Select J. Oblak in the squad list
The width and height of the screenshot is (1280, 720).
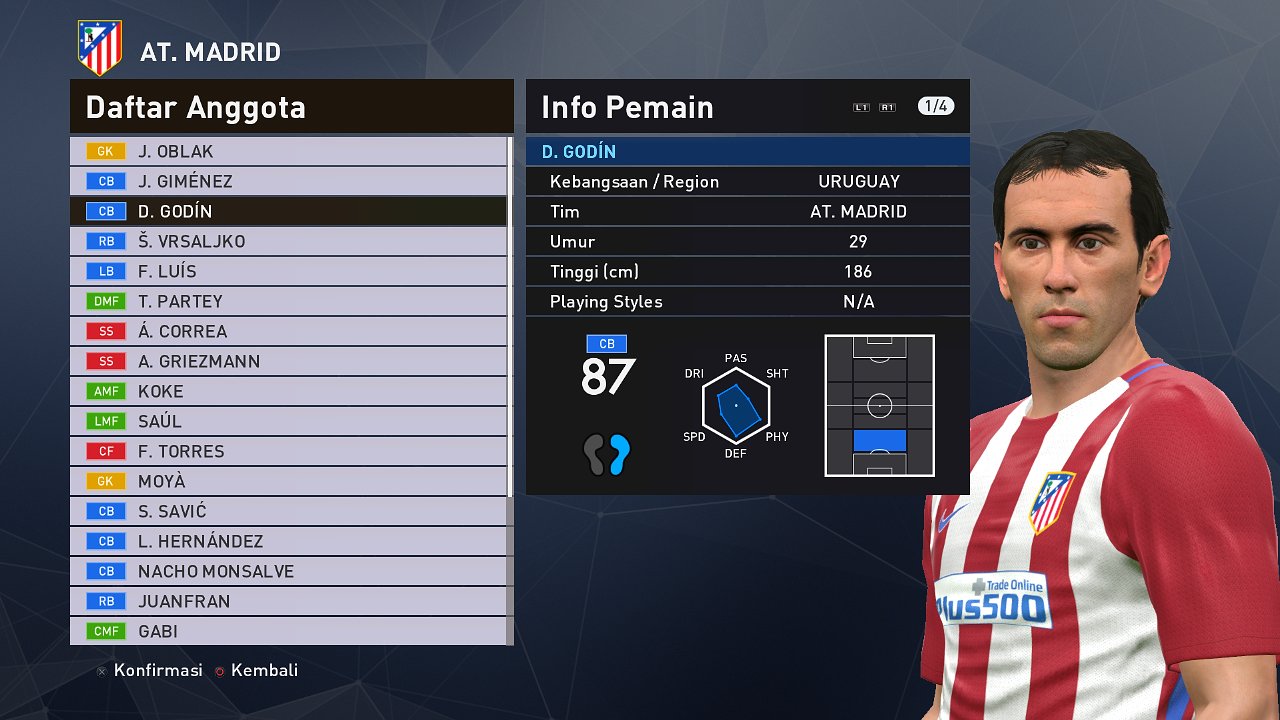288,151
